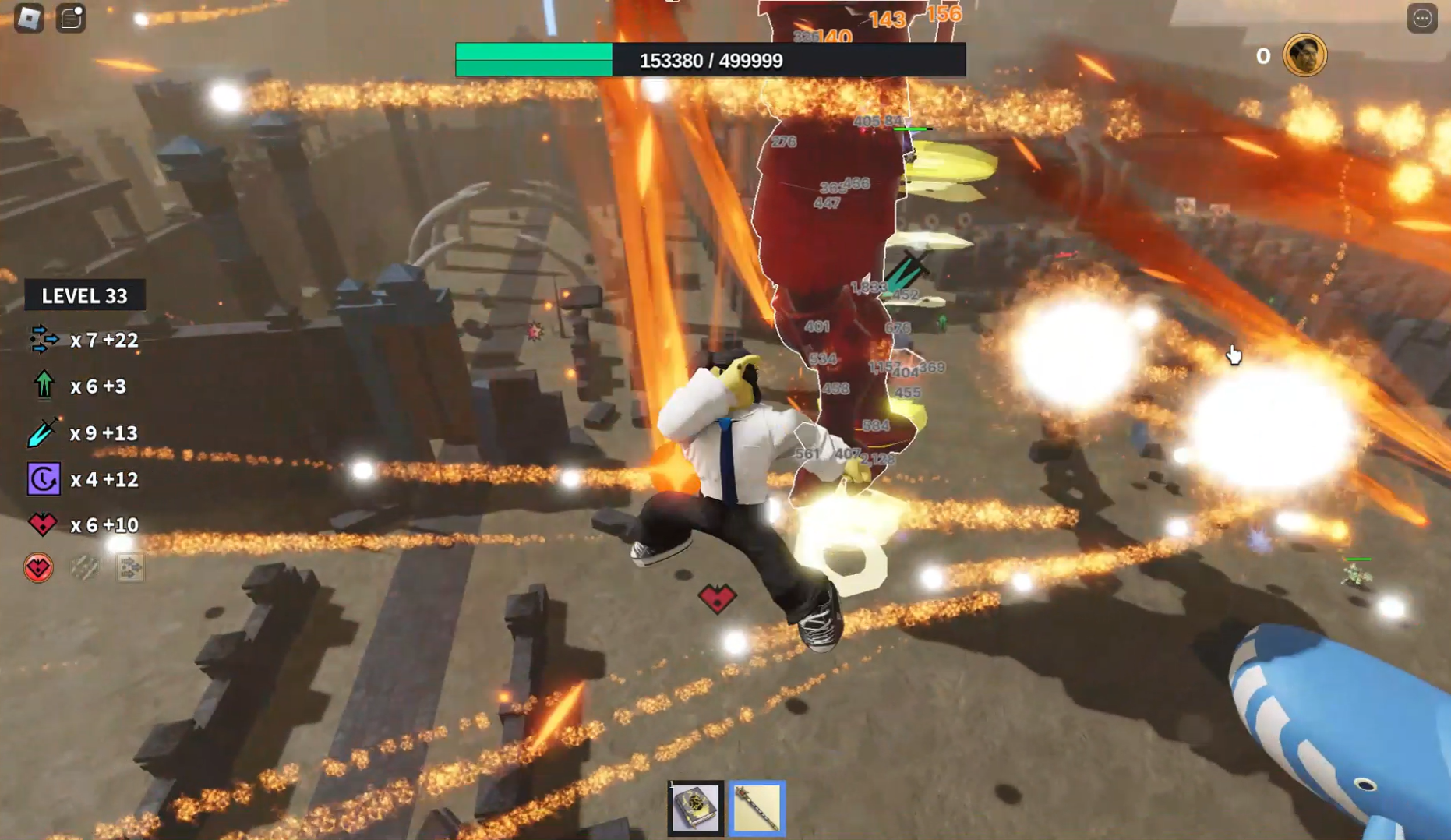Viewport: 1451px width, 840px height.
Task: Click the blue triple-arrow upgrade icon
Action: pyautogui.click(x=44, y=340)
